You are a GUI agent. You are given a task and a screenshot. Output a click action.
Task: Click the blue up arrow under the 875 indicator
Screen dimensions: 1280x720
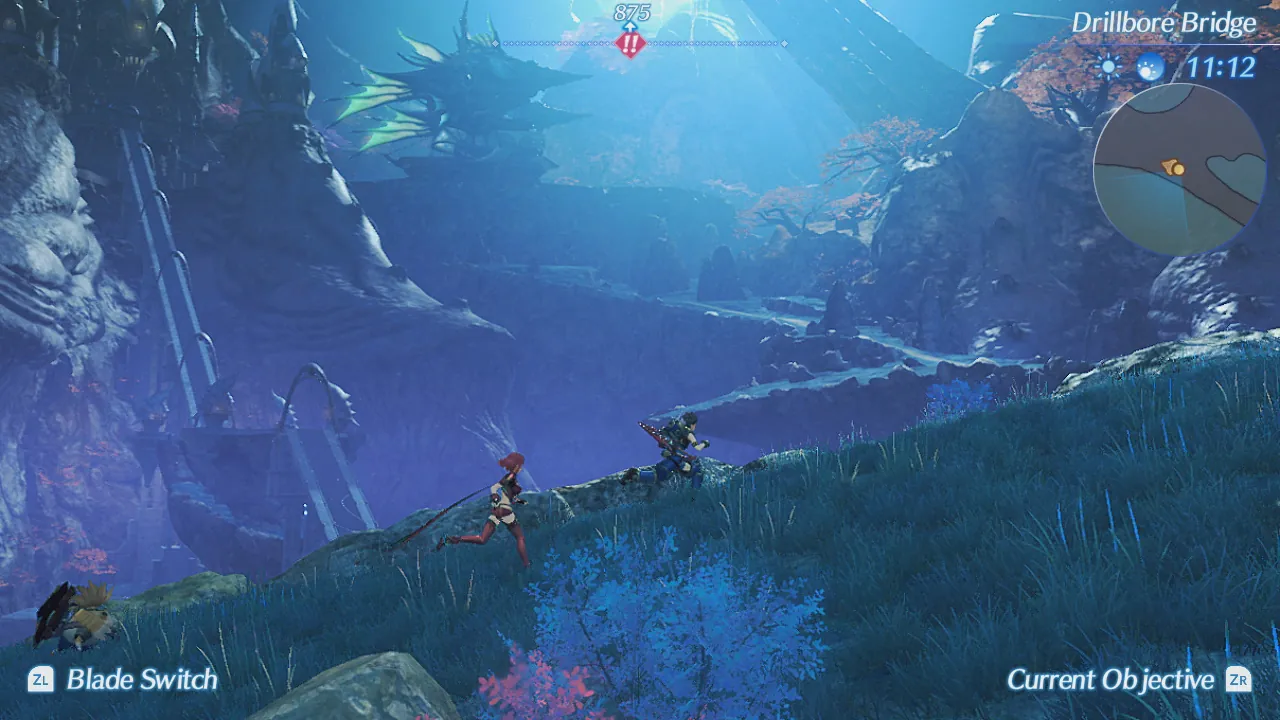coord(630,27)
